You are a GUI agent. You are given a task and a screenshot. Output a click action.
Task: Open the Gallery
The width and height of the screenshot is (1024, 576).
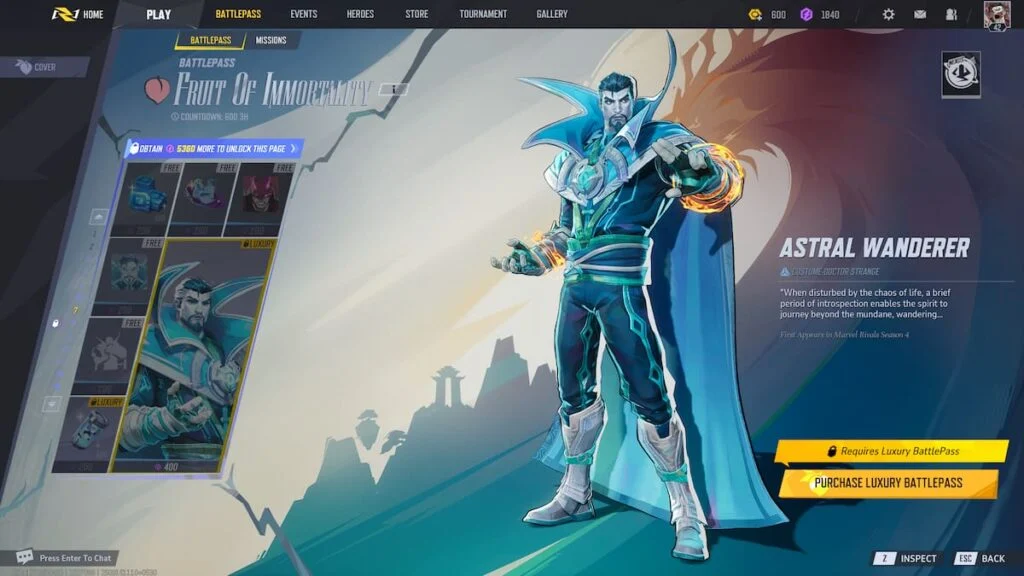[551, 14]
